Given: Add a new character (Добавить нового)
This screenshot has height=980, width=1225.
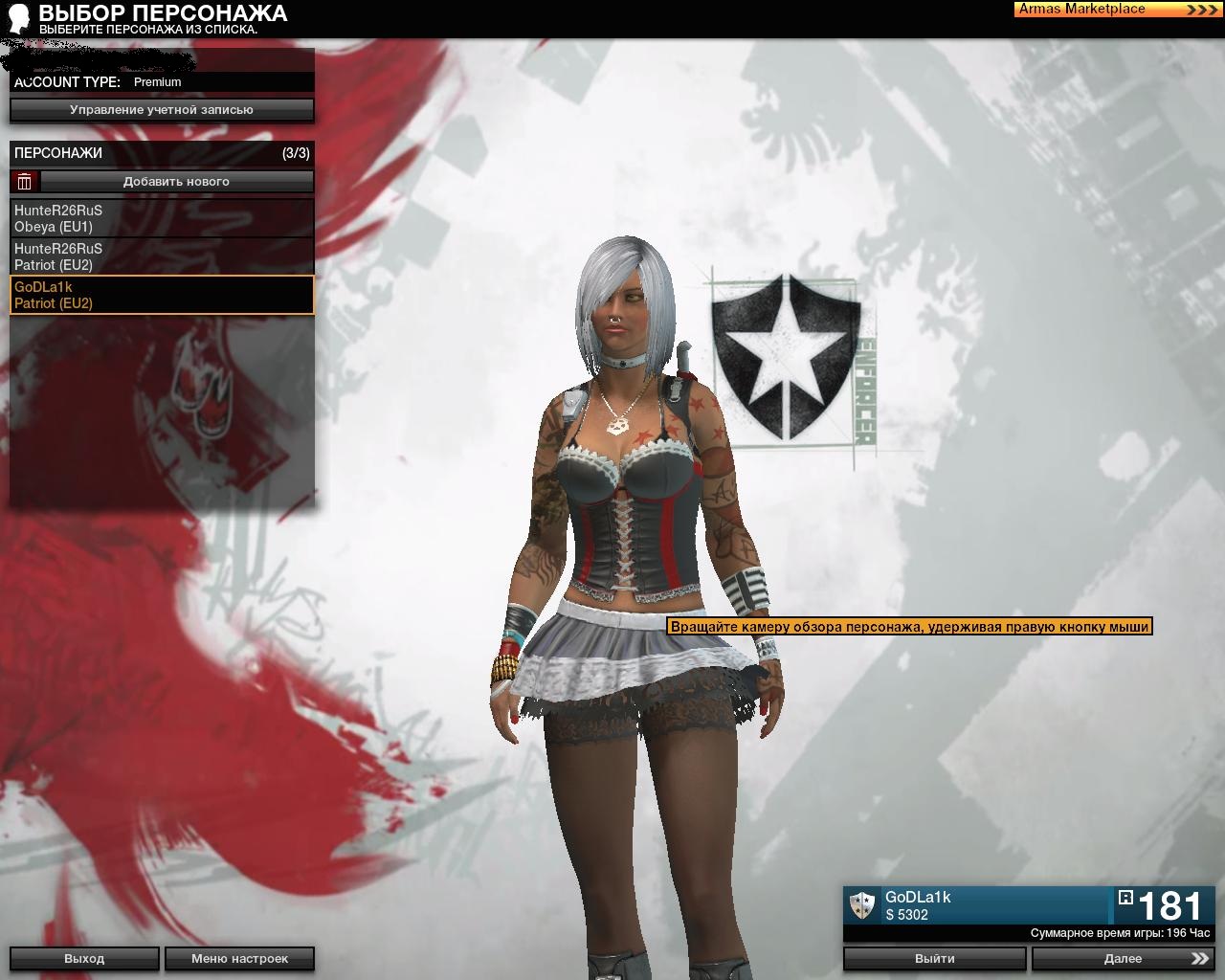Looking at the screenshot, I should [176, 181].
